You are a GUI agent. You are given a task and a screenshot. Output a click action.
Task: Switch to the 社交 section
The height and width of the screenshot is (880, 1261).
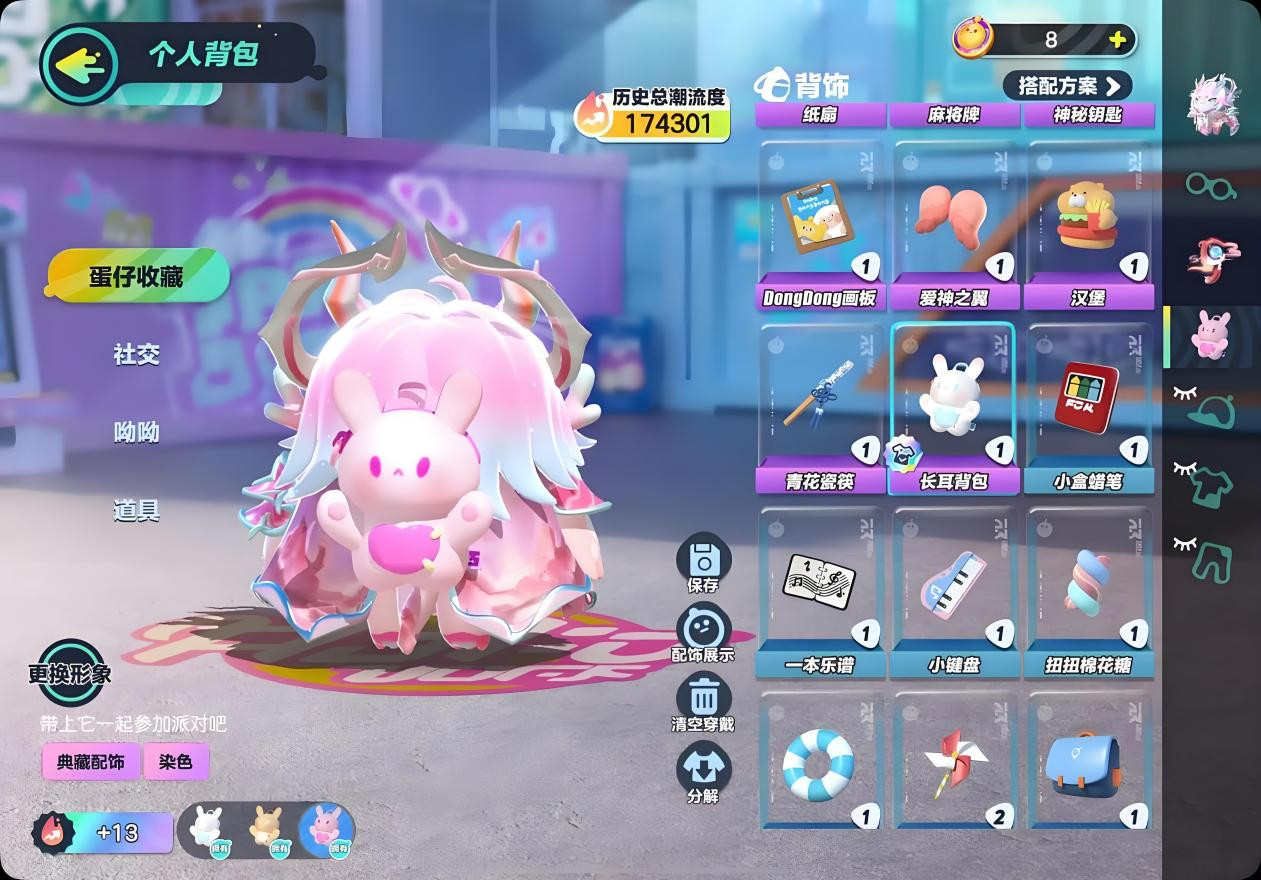click(137, 354)
